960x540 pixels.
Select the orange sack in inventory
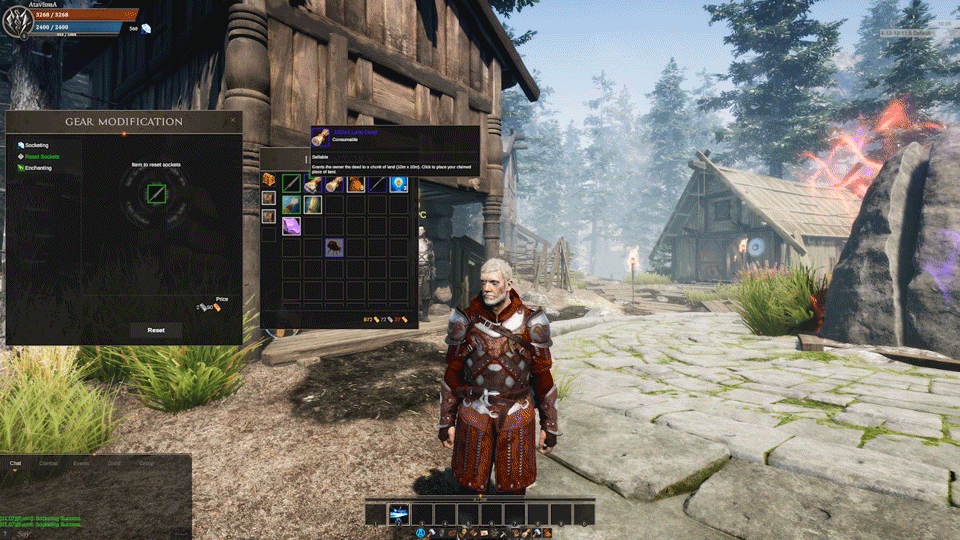(x=355, y=183)
